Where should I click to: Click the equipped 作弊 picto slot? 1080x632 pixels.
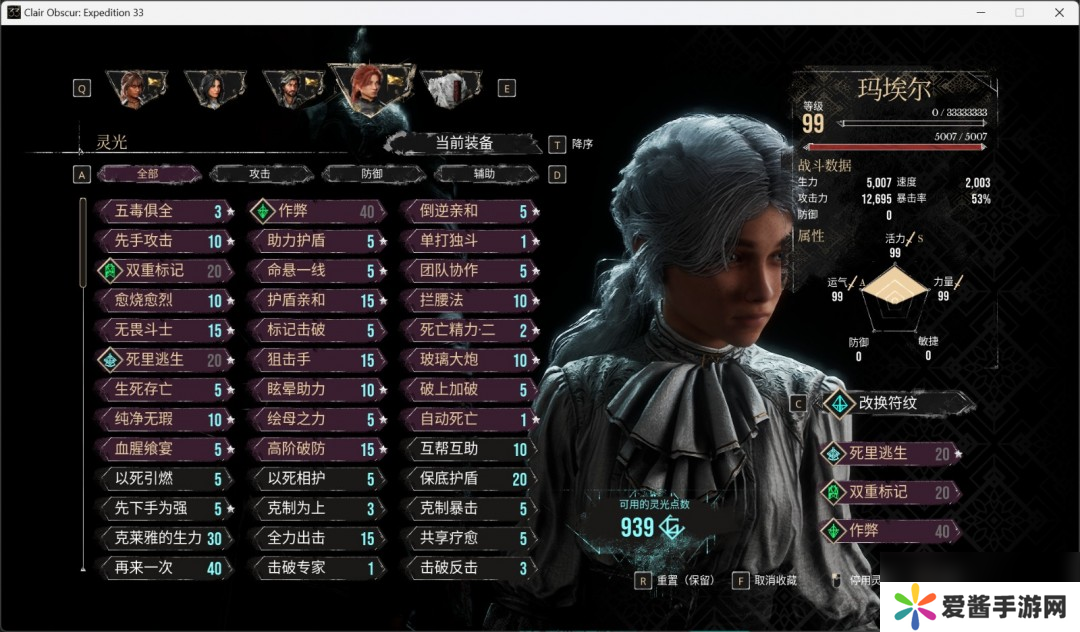(x=887, y=531)
